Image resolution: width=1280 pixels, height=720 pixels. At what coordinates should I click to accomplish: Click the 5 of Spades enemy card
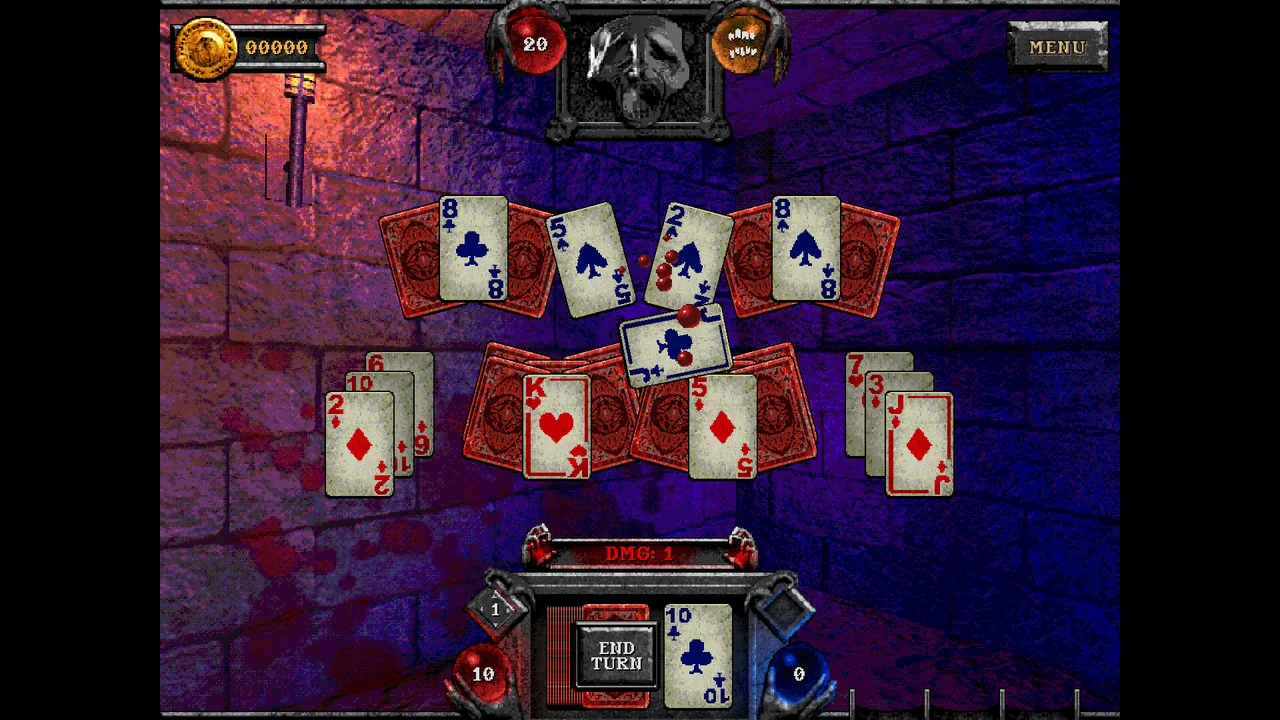point(592,260)
